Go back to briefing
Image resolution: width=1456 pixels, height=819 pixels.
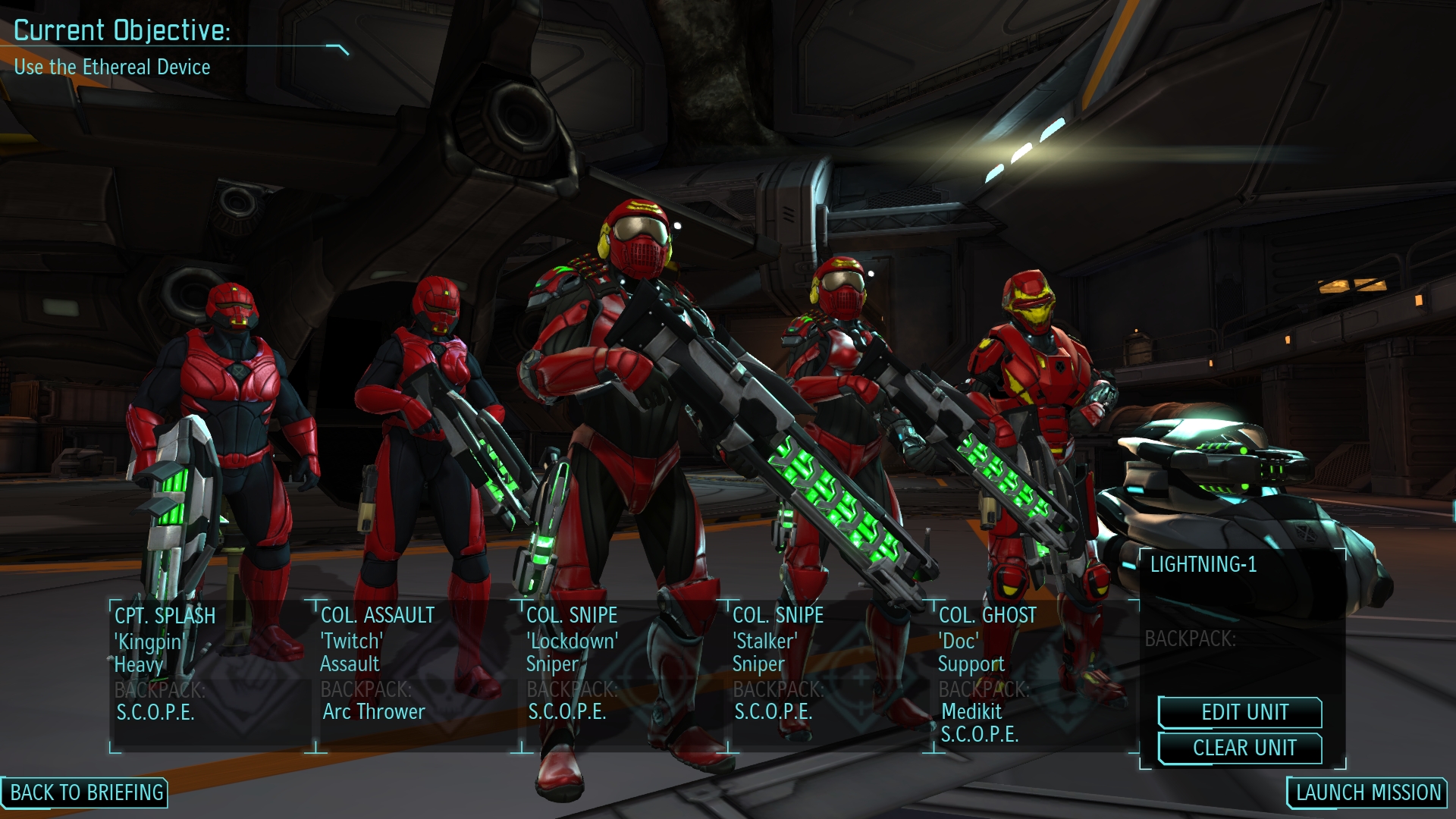(86, 792)
